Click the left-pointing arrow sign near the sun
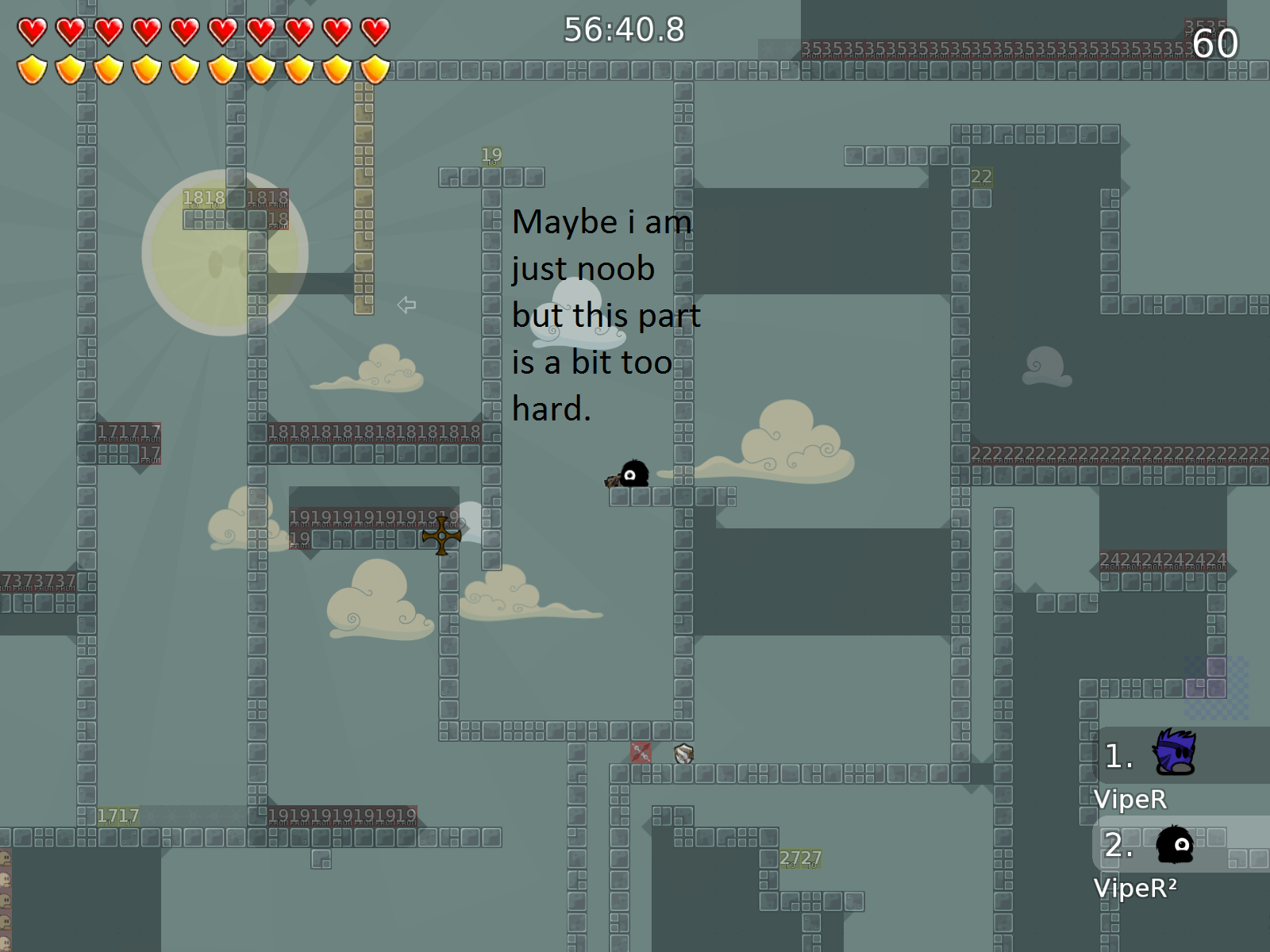Screen dimensions: 1270x952 (x=406, y=305)
